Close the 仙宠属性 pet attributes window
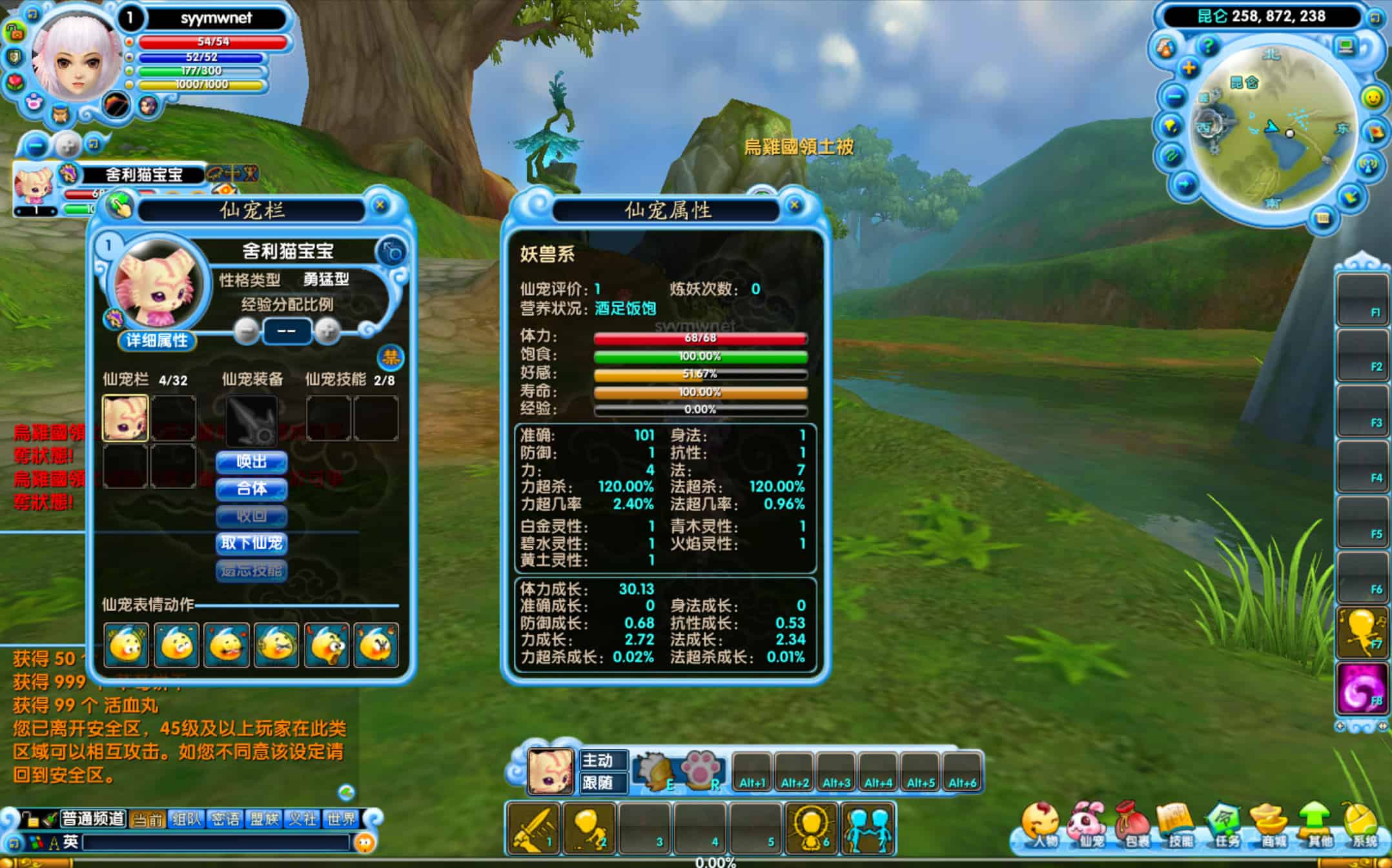The image size is (1392, 868). [795, 205]
